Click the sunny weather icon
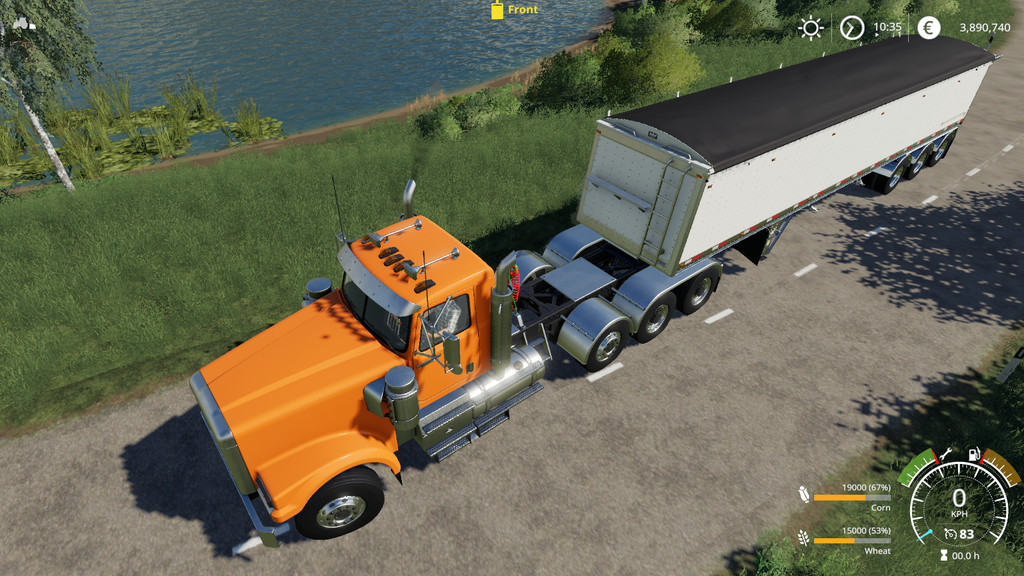Viewport: 1024px width, 576px height. 810,28
